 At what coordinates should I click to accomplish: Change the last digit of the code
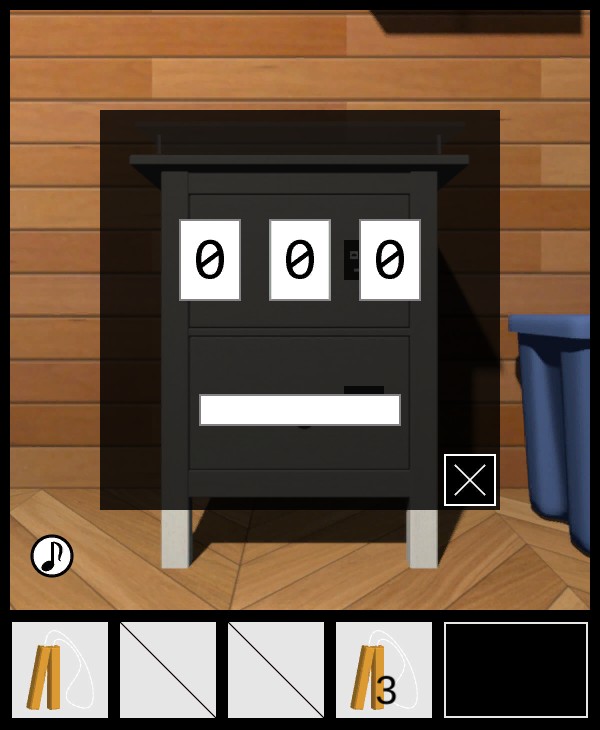click(390, 260)
